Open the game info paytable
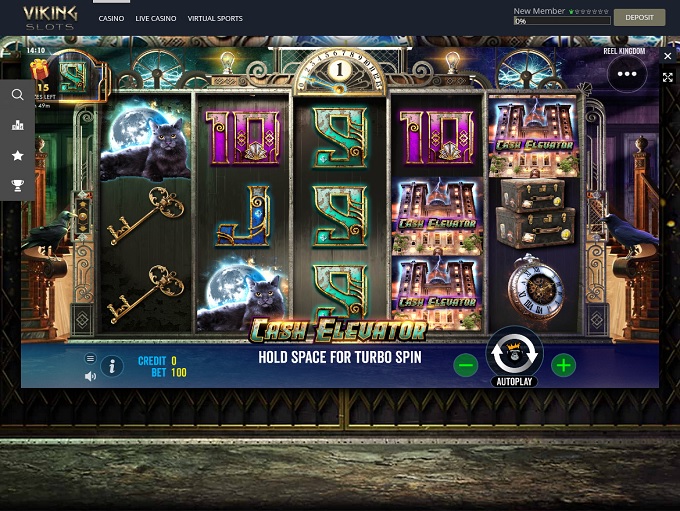The image size is (680, 511). coord(112,366)
